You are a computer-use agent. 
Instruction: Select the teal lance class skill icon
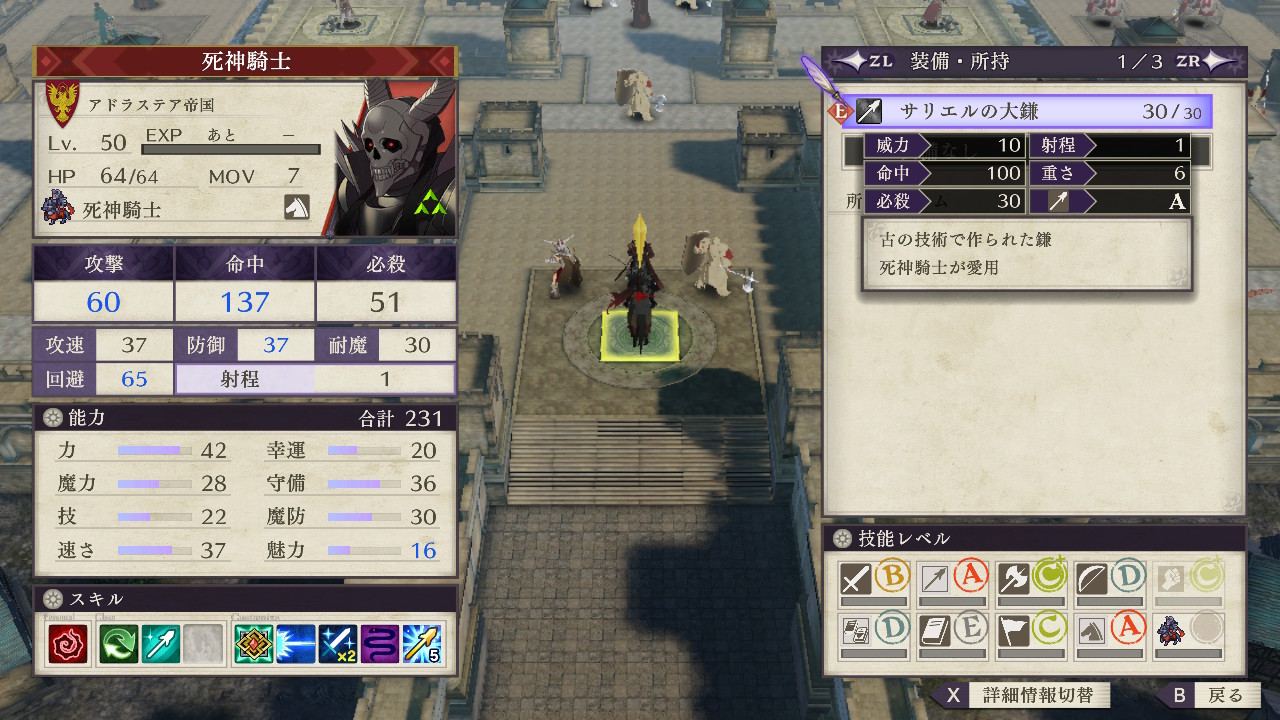(x=161, y=644)
